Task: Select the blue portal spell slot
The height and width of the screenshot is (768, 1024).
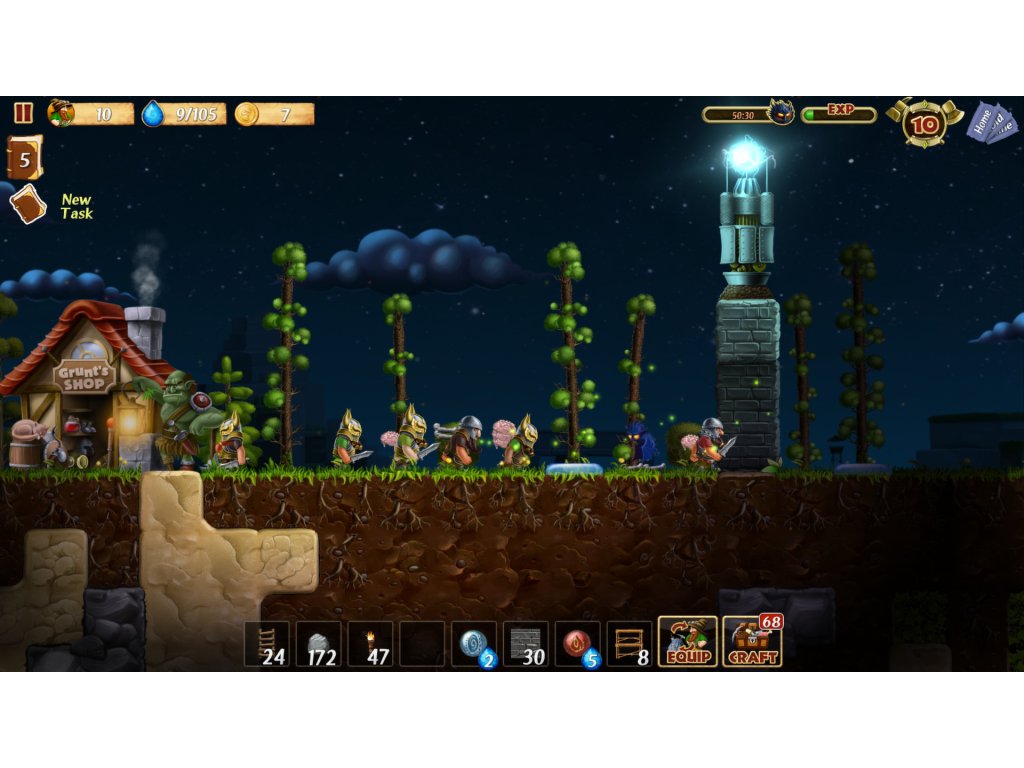Action: pos(474,644)
